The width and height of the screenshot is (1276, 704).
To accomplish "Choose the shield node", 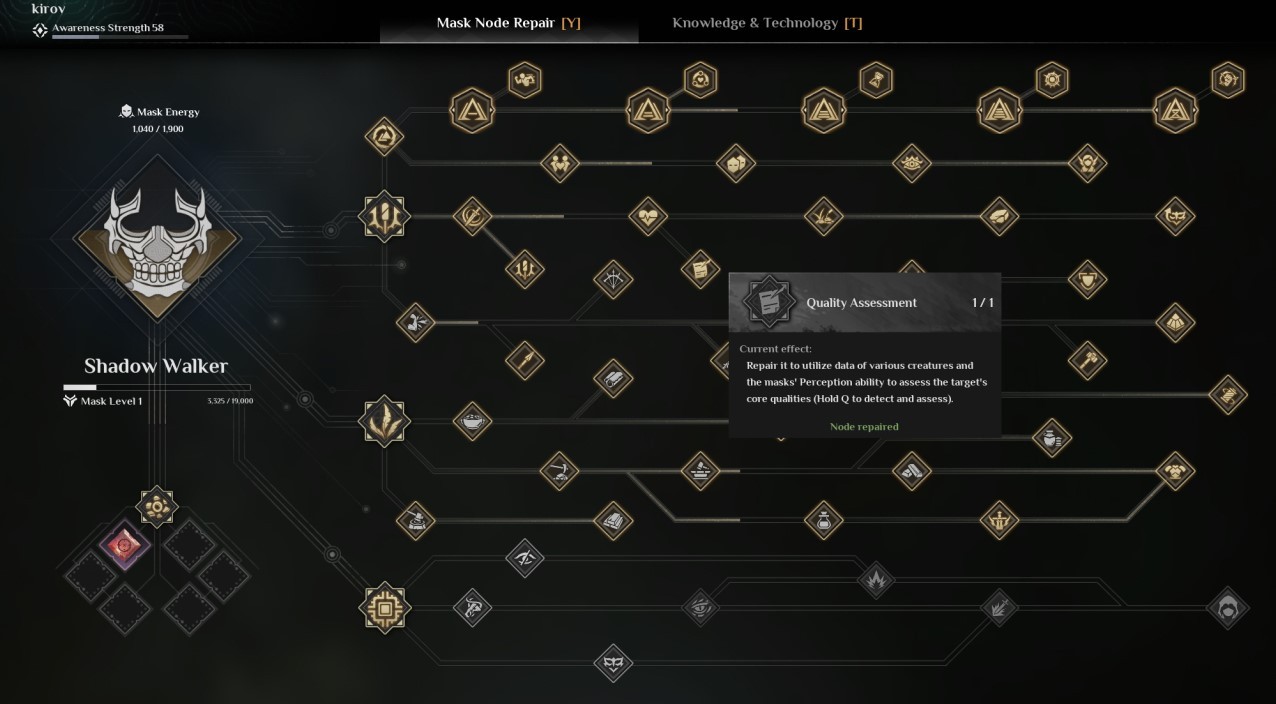I will click(x=1087, y=280).
